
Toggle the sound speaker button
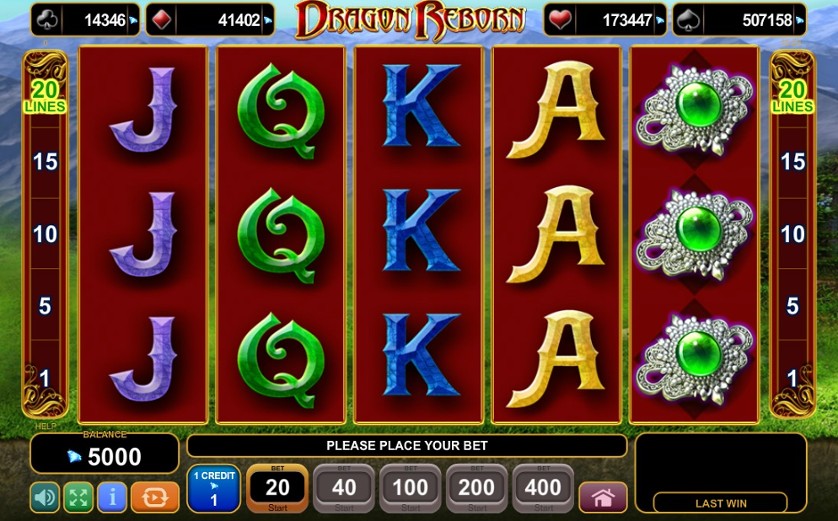pyautogui.click(x=45, y=497)
